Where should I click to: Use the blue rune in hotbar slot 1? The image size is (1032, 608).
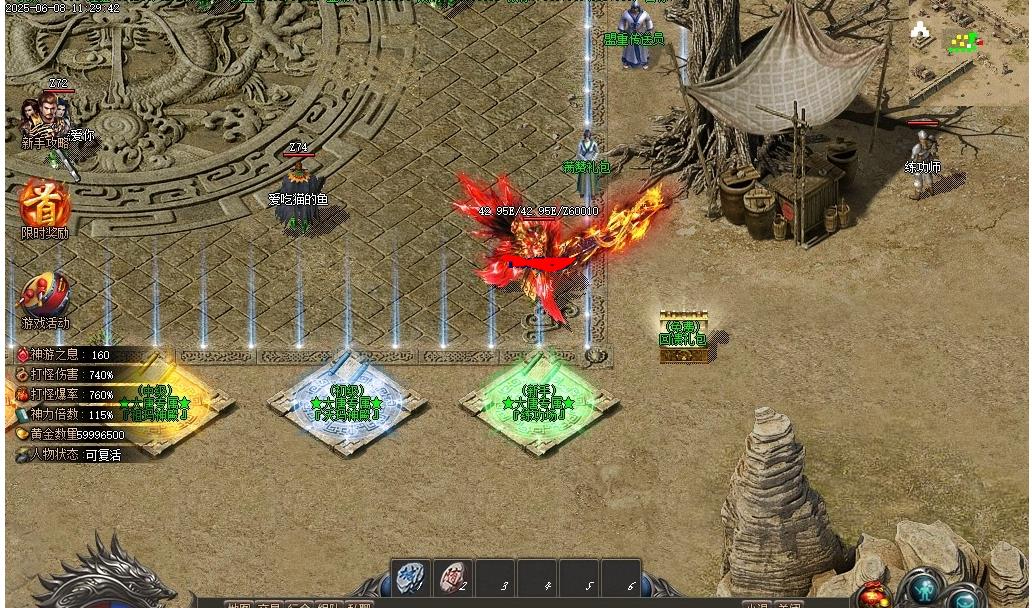click(x=410, y=577)
